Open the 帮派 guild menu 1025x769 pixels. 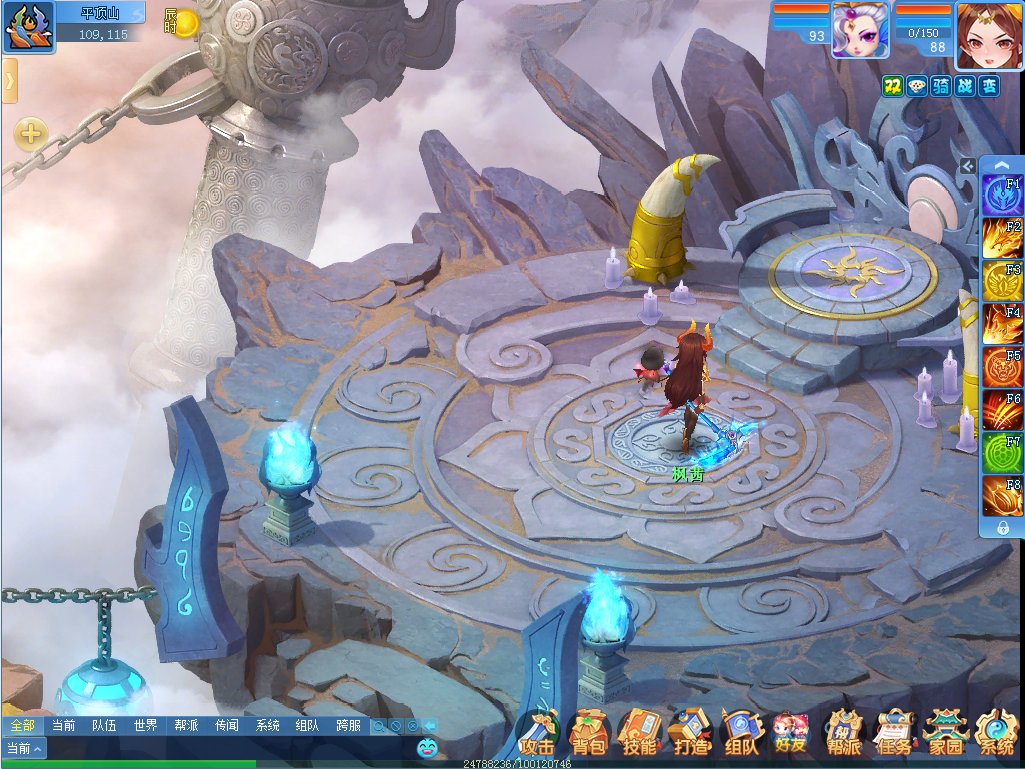pyautogui.click(x=843, y=734)
